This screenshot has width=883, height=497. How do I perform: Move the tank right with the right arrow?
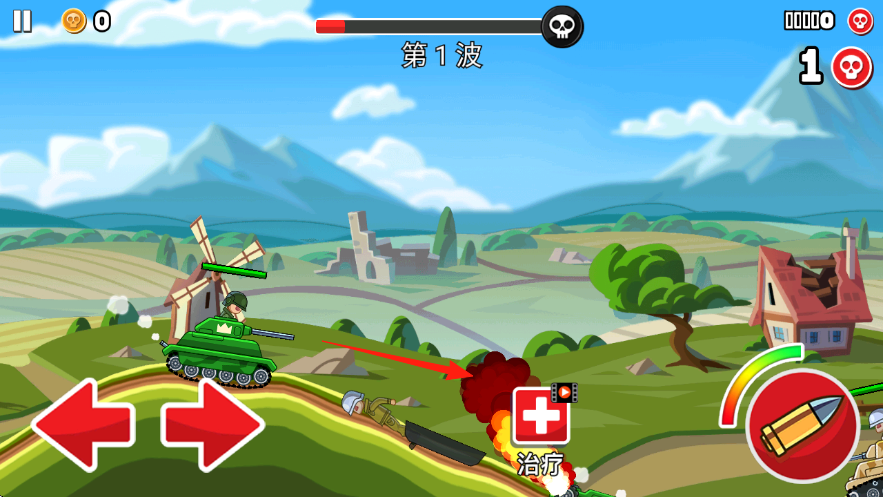pyautogui.click(x=212, y=424)
